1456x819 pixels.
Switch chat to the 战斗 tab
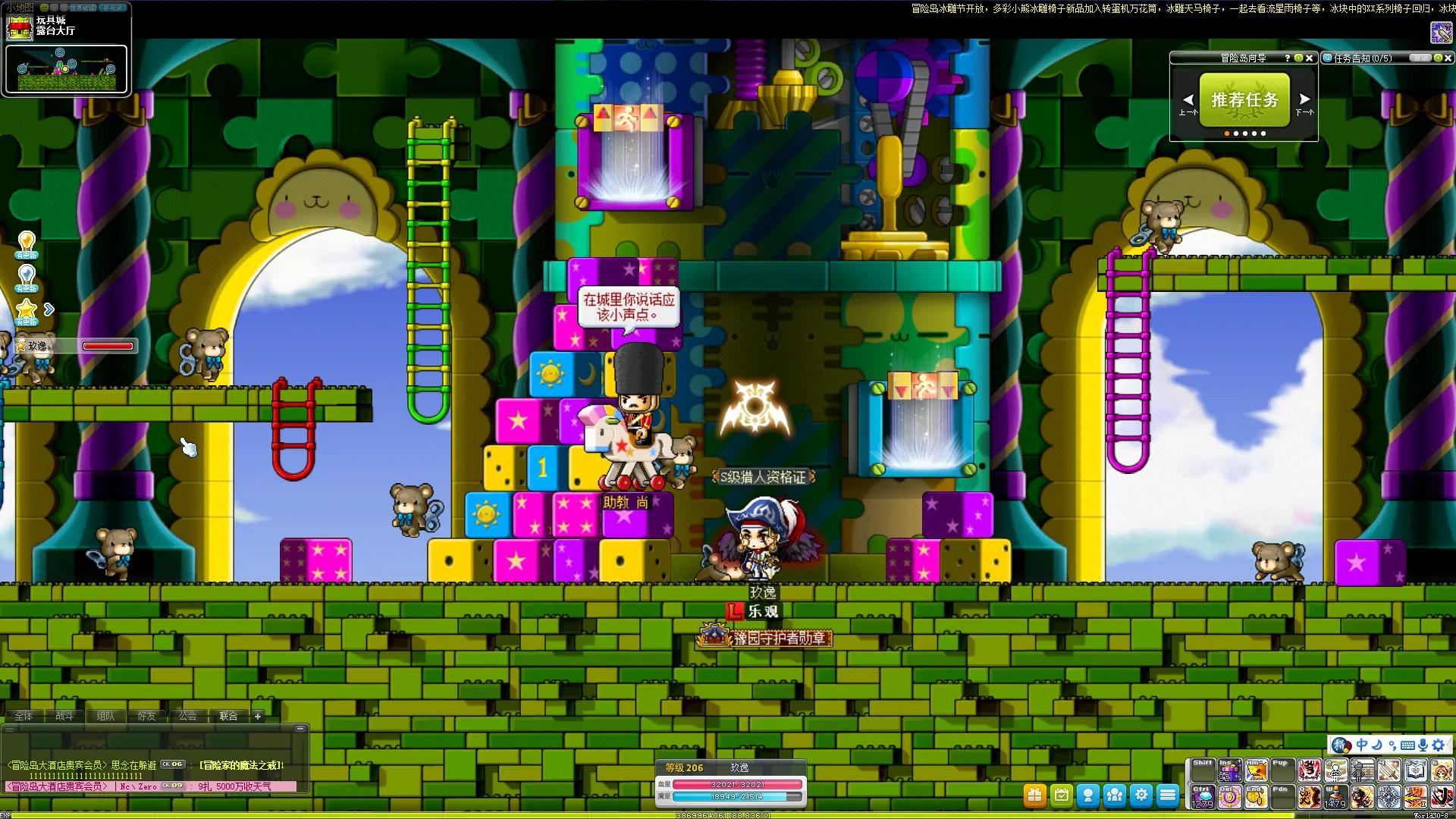coord(64,716)
